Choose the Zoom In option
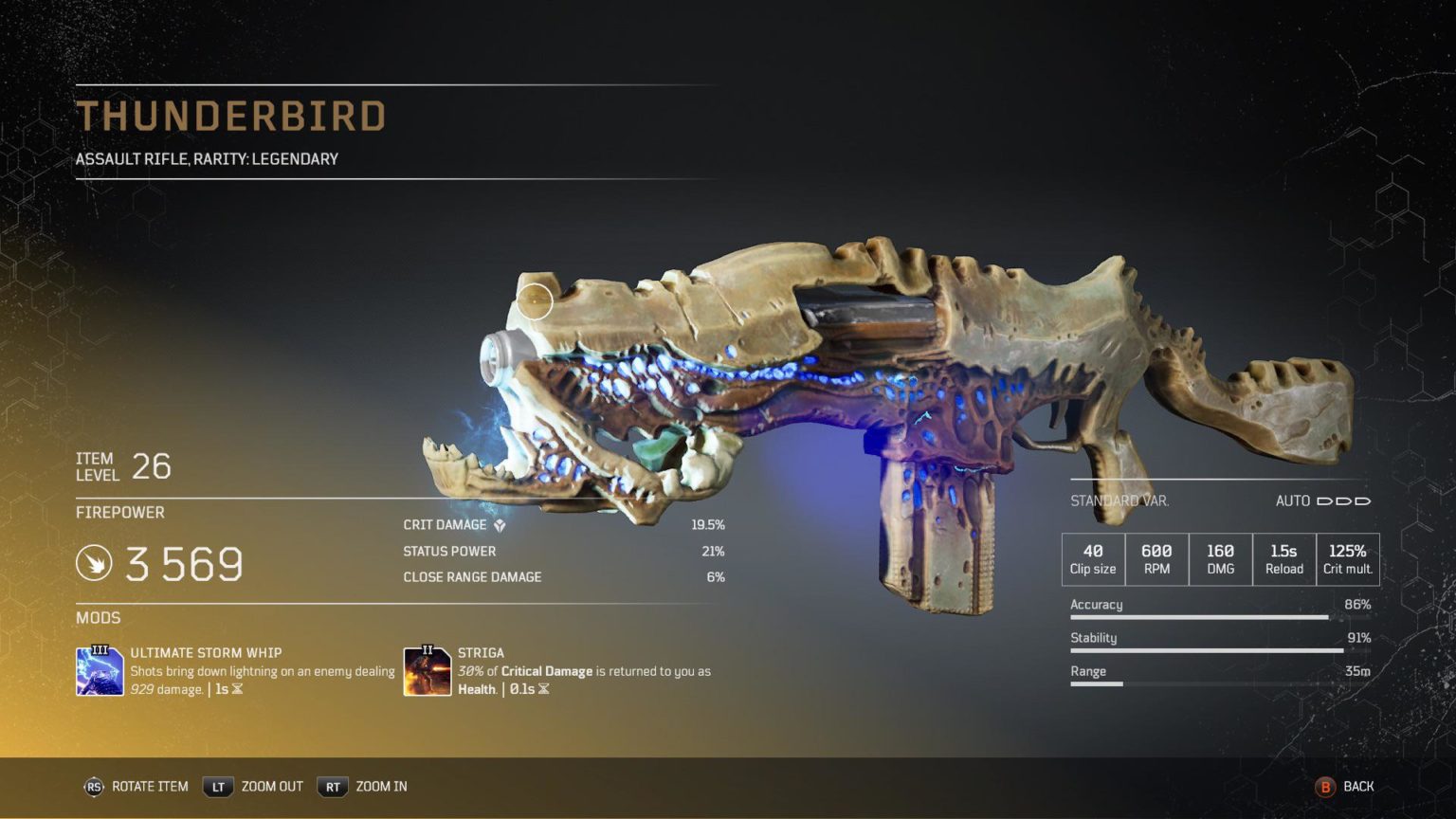The image size is (1456, 819). tap(363, 787)
